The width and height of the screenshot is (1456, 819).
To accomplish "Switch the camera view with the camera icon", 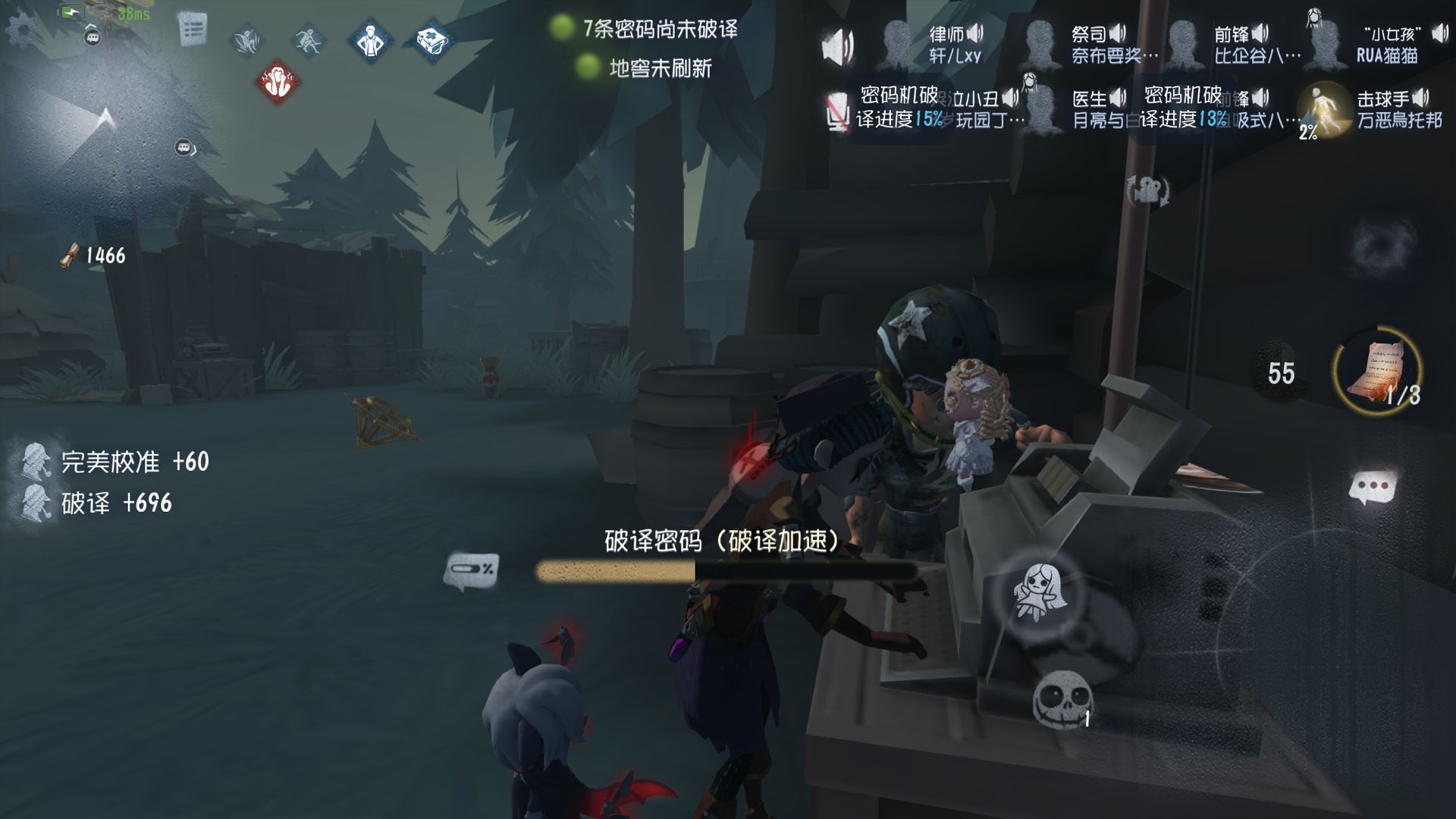I will click(x=1148, y=190).
